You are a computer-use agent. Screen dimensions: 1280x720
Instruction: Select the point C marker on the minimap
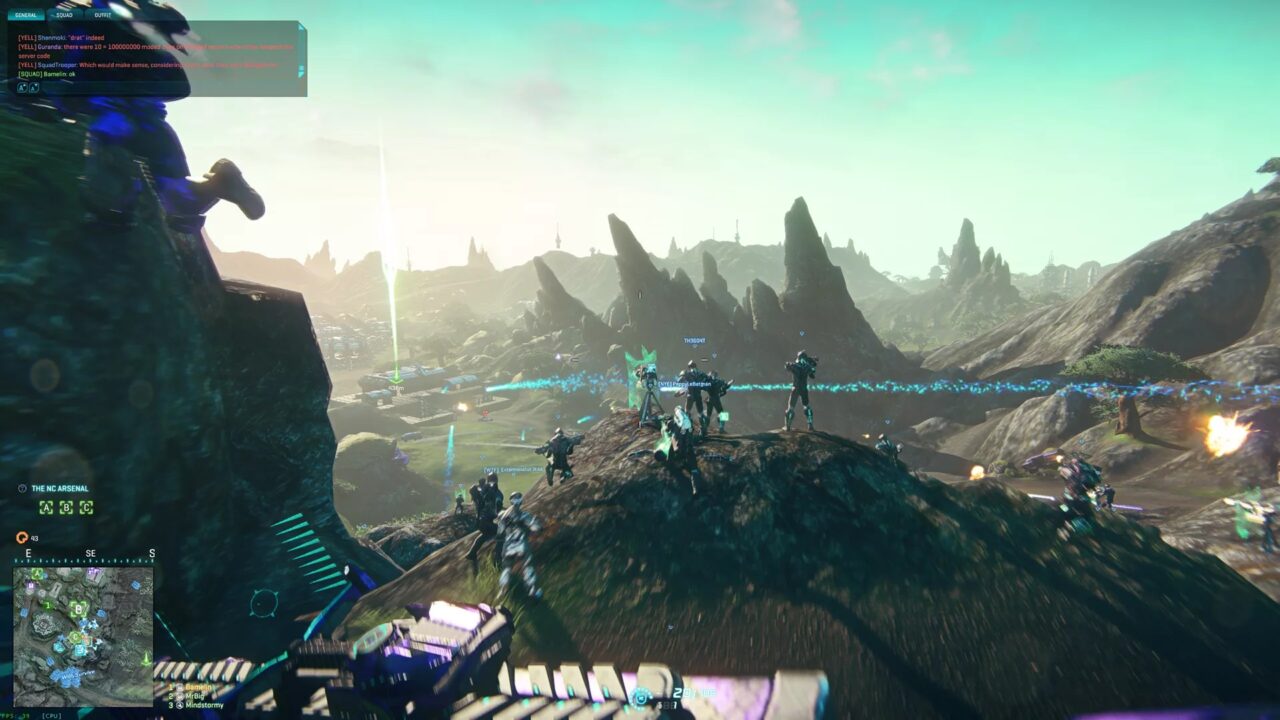pyautogui.click(x=75, y=637)
